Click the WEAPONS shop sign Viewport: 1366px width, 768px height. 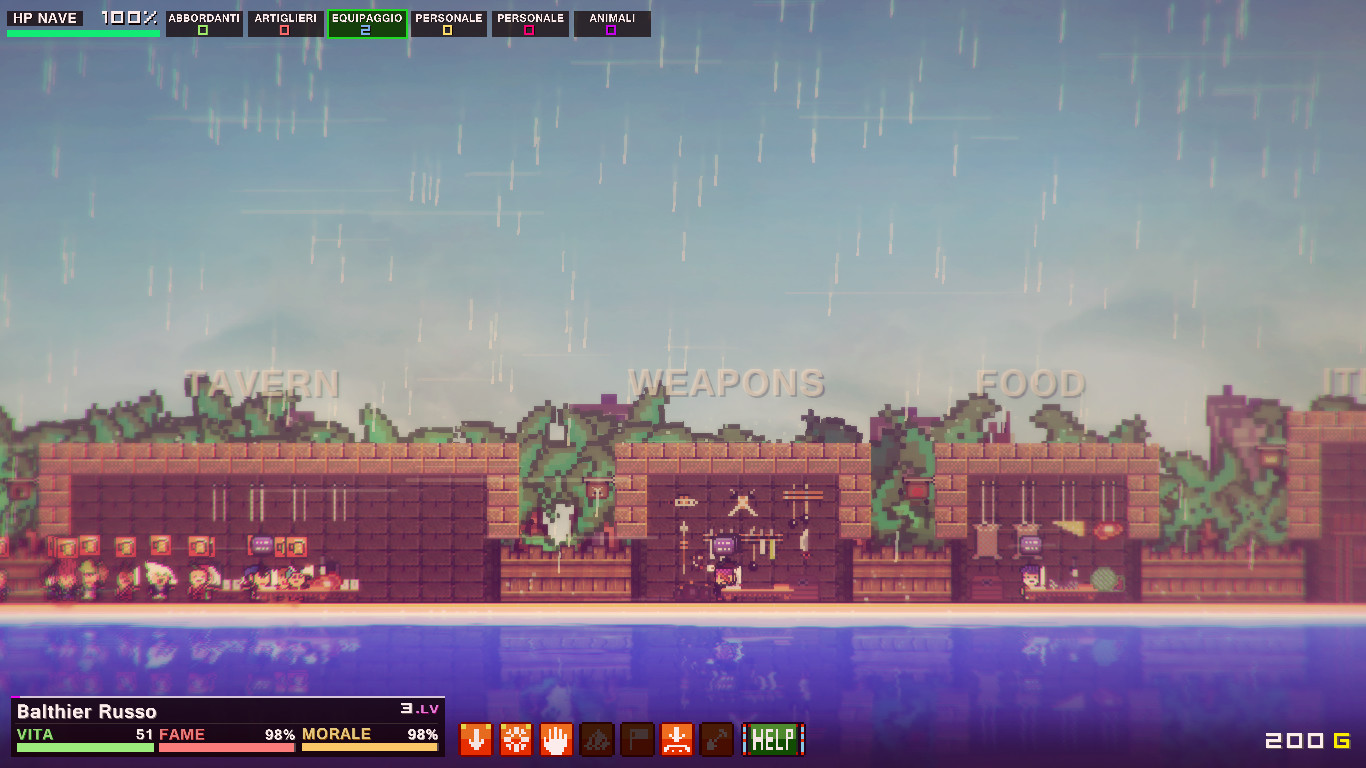click(726, 381)
